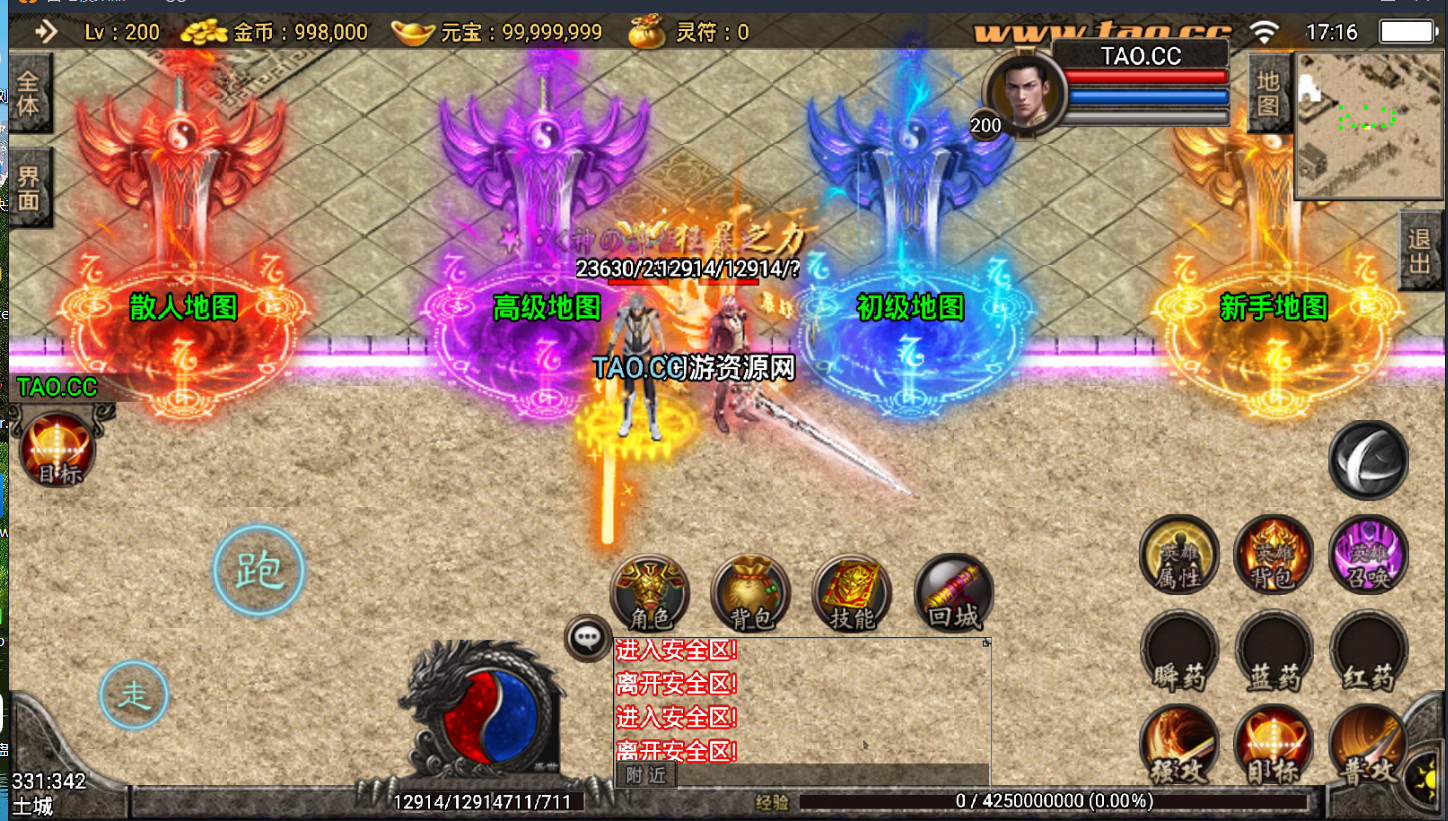Viewport: 1448px width, 821px height.
Task: Select the 全体 side tab
Action: point(28,93)
